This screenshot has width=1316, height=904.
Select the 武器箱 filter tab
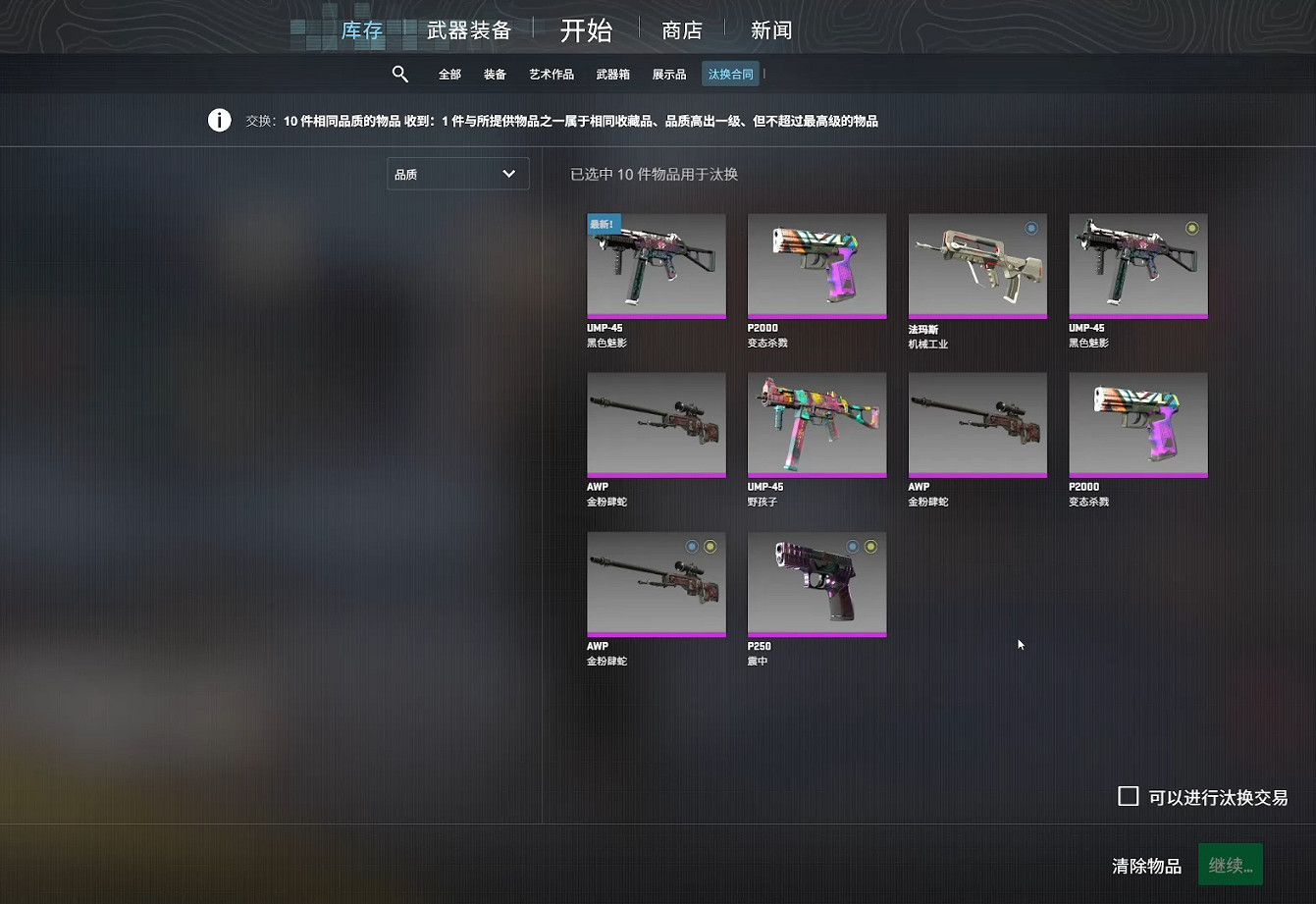click(x=614, y=73)
